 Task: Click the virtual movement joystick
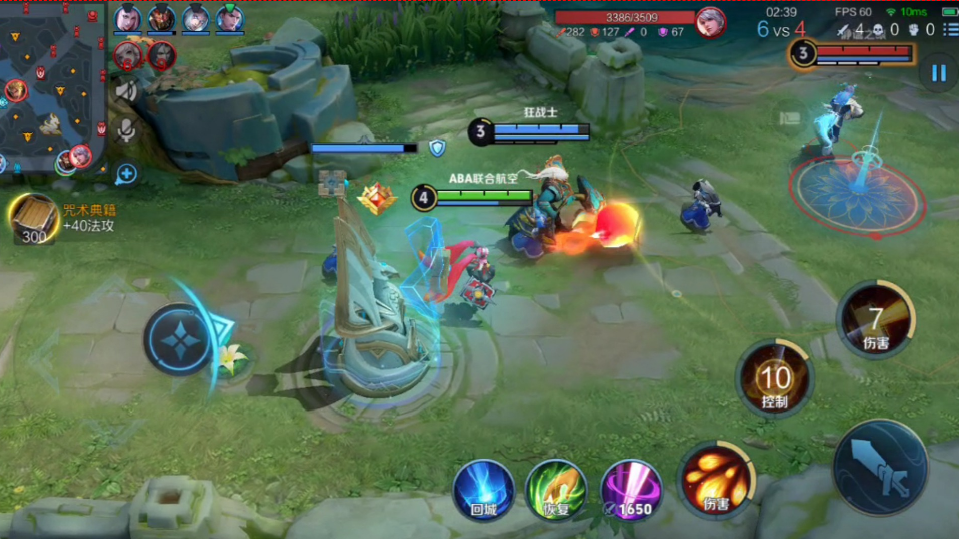point(179,339)
